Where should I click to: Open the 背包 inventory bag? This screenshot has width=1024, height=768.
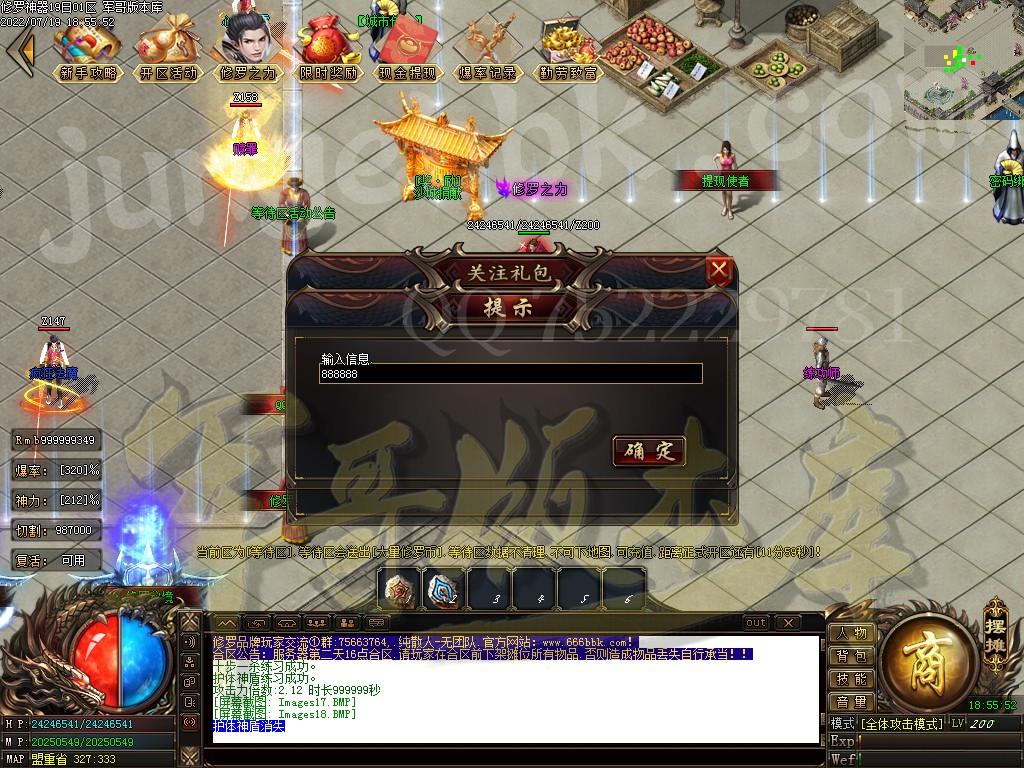point(851,656)
